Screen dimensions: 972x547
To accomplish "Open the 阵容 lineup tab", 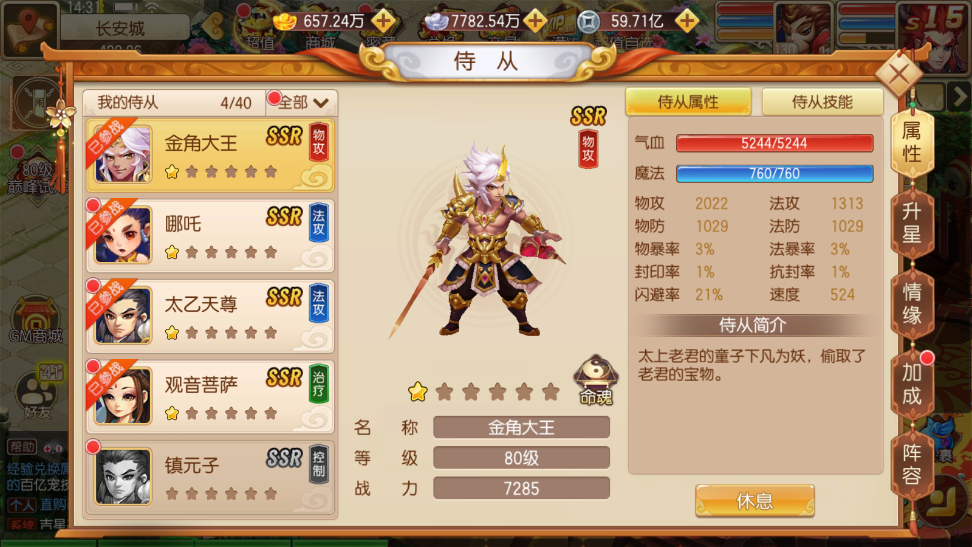I will point(911,464).
